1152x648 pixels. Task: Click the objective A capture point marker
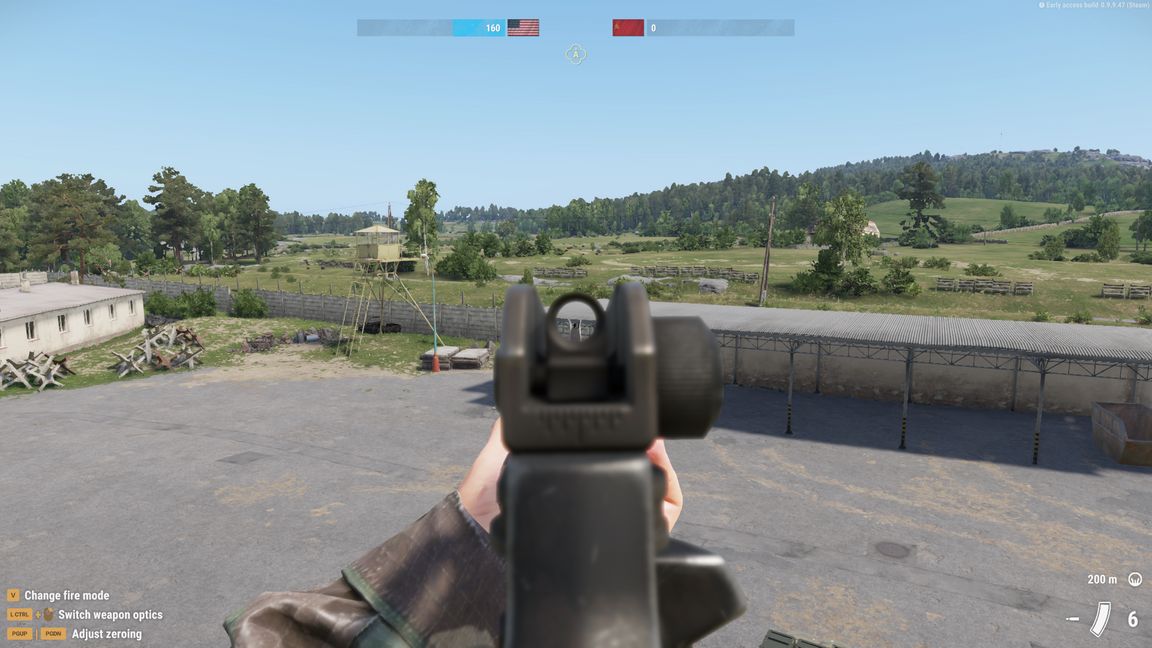575,54
